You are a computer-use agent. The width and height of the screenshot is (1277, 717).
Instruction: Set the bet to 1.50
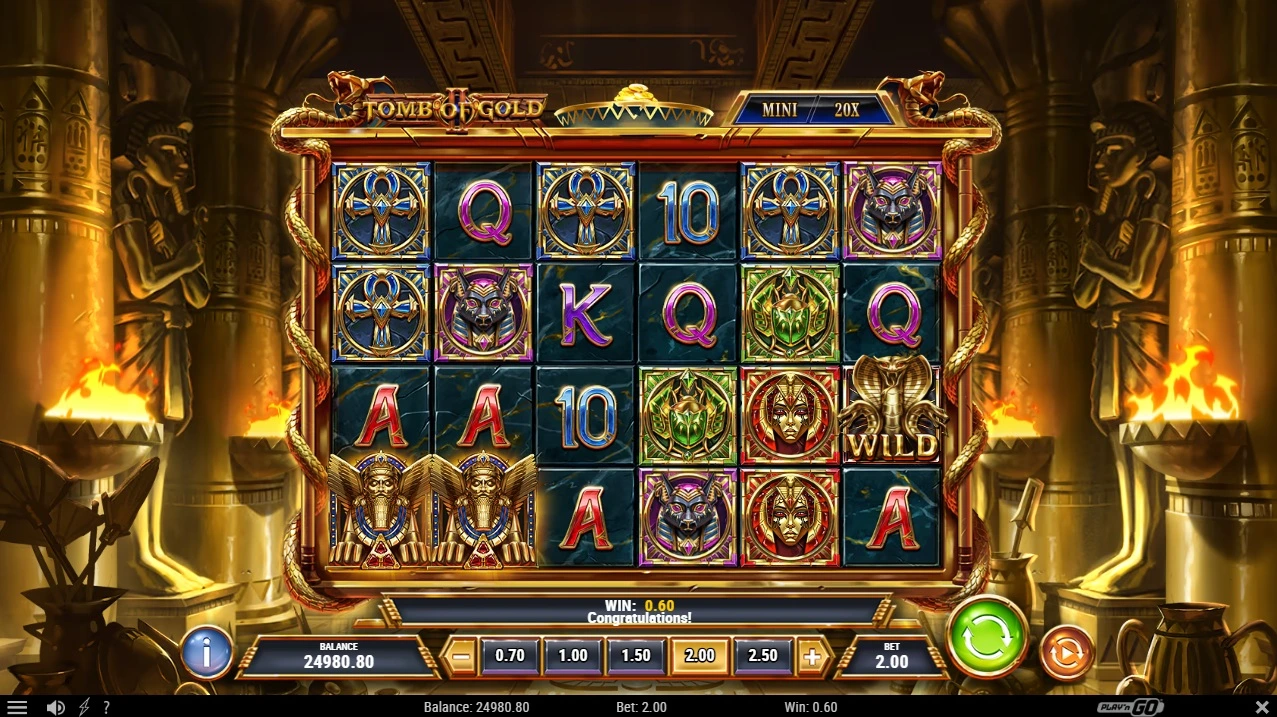[636, 656]
